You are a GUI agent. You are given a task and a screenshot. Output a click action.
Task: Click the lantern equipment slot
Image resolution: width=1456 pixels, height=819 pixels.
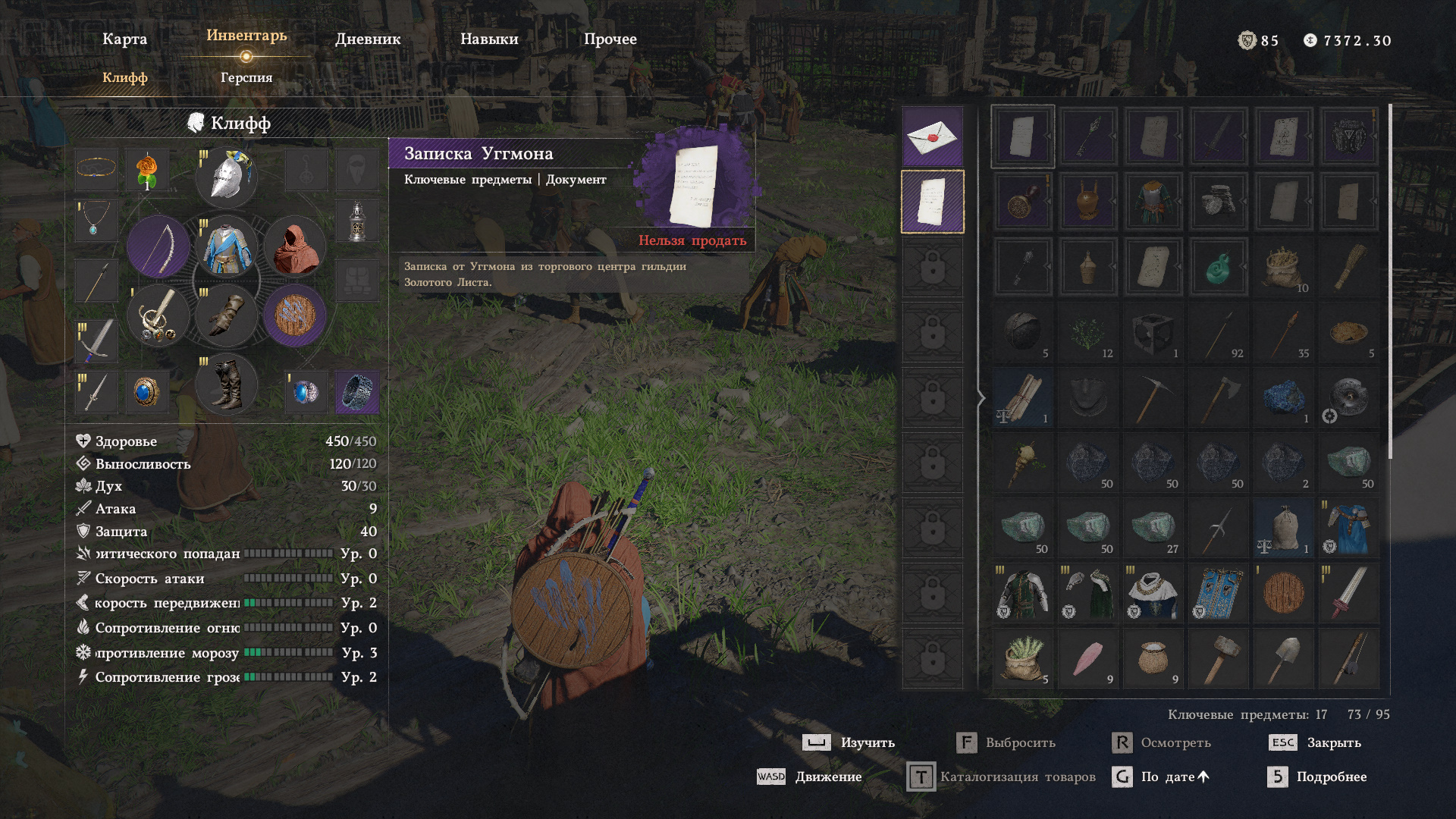click(x=356, y=221)
